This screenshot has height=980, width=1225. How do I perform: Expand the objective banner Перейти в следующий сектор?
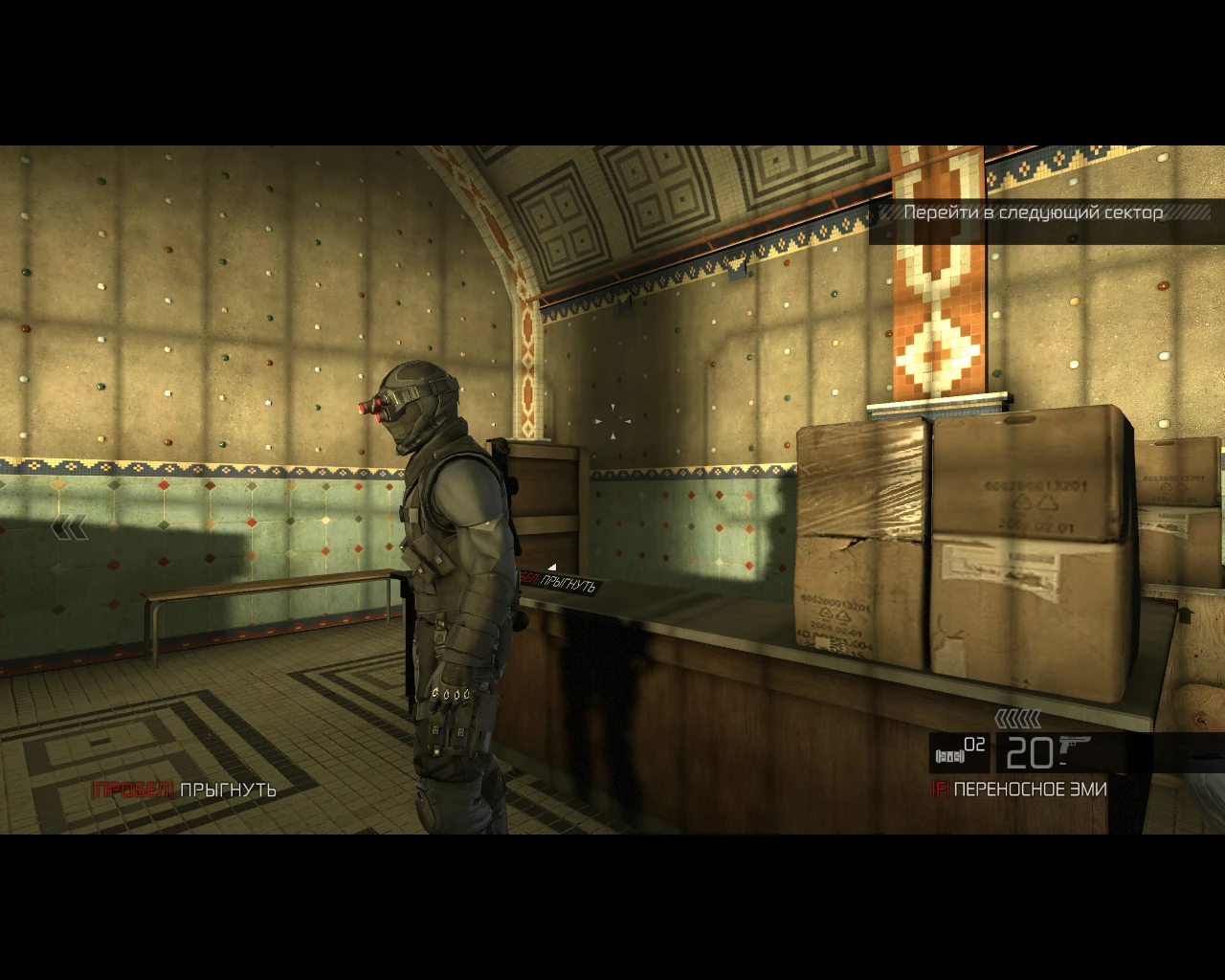coord(1032,213)
